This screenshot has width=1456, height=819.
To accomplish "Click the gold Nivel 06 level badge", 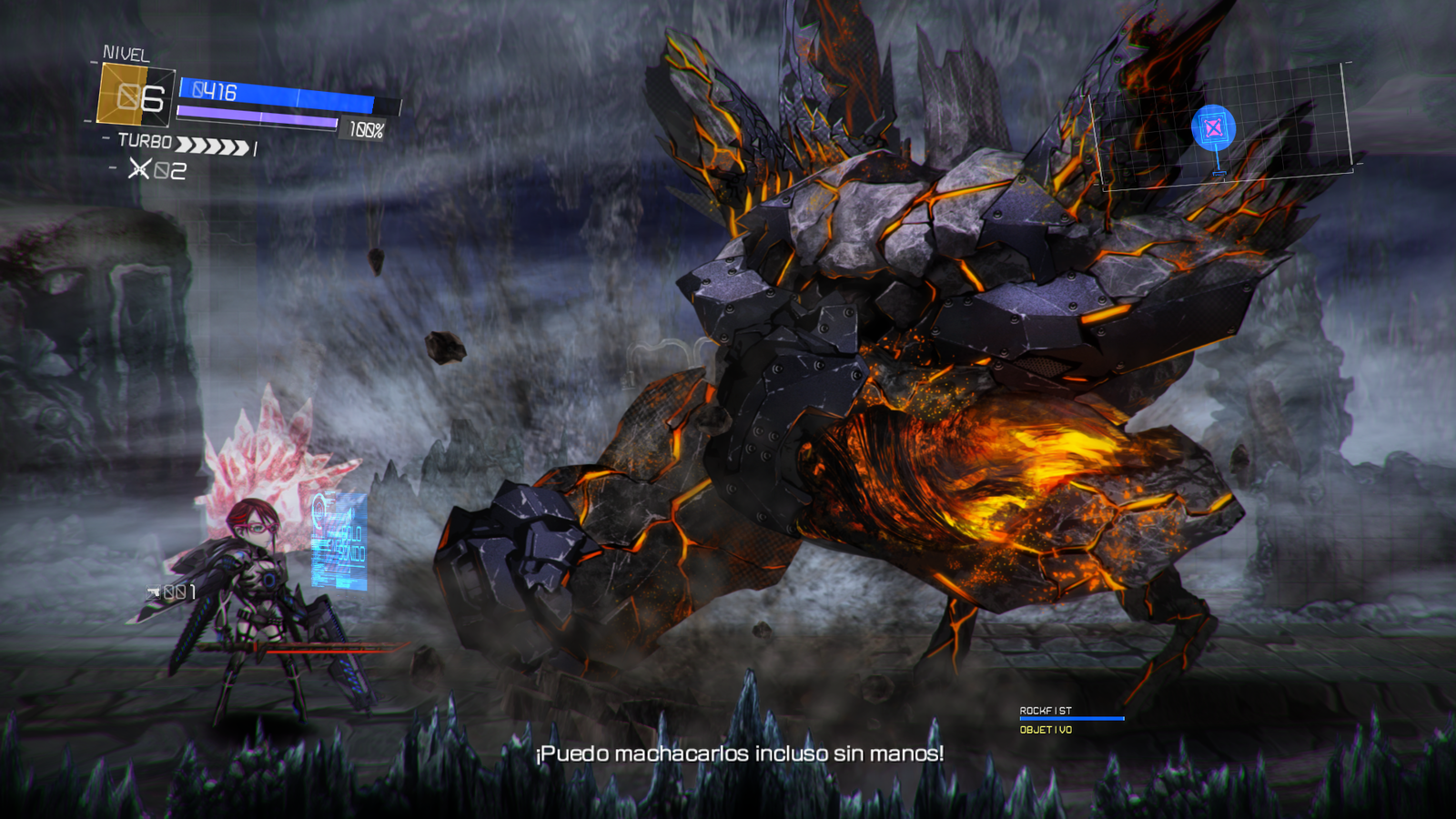I will (136, 95).
